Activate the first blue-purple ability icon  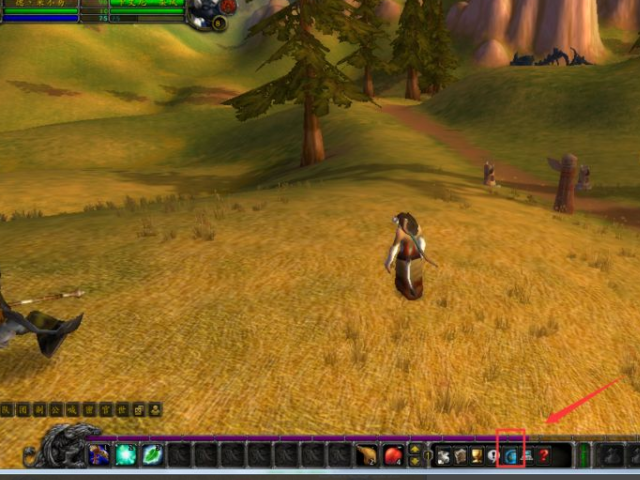(100, 455)
